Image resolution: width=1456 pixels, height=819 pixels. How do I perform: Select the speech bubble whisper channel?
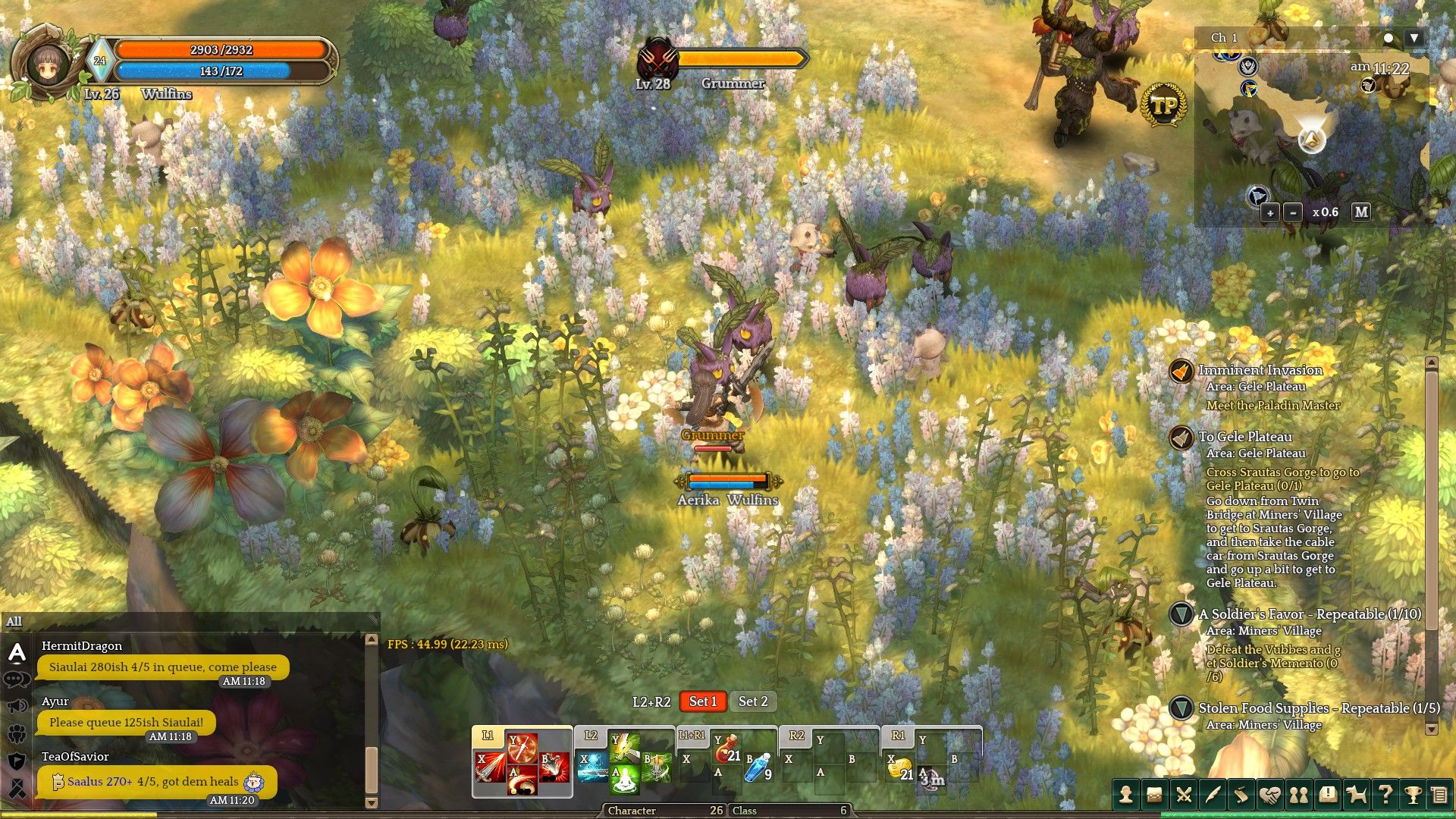coord(17,679)
